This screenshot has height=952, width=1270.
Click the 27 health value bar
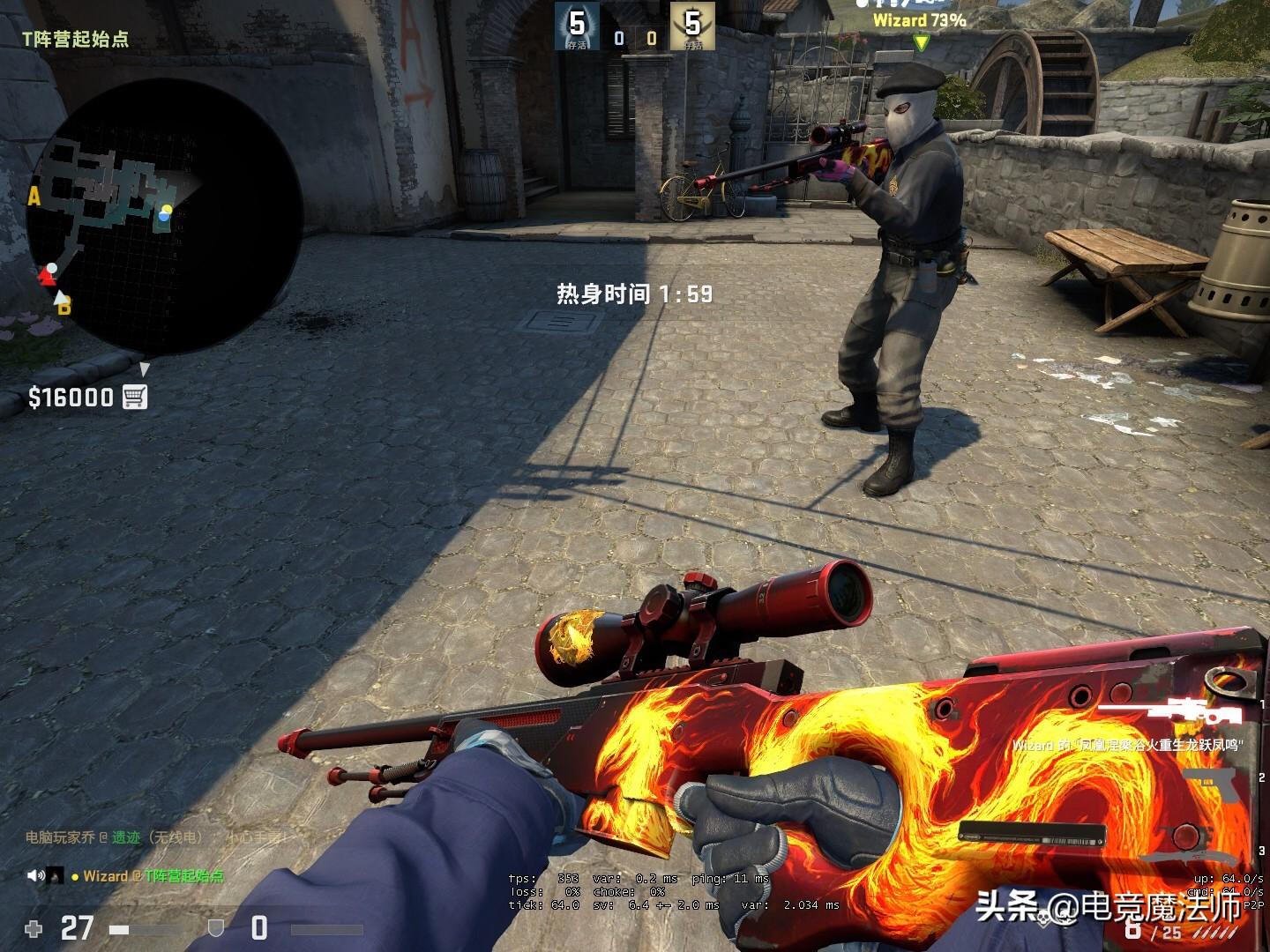(x=75, y=926)
